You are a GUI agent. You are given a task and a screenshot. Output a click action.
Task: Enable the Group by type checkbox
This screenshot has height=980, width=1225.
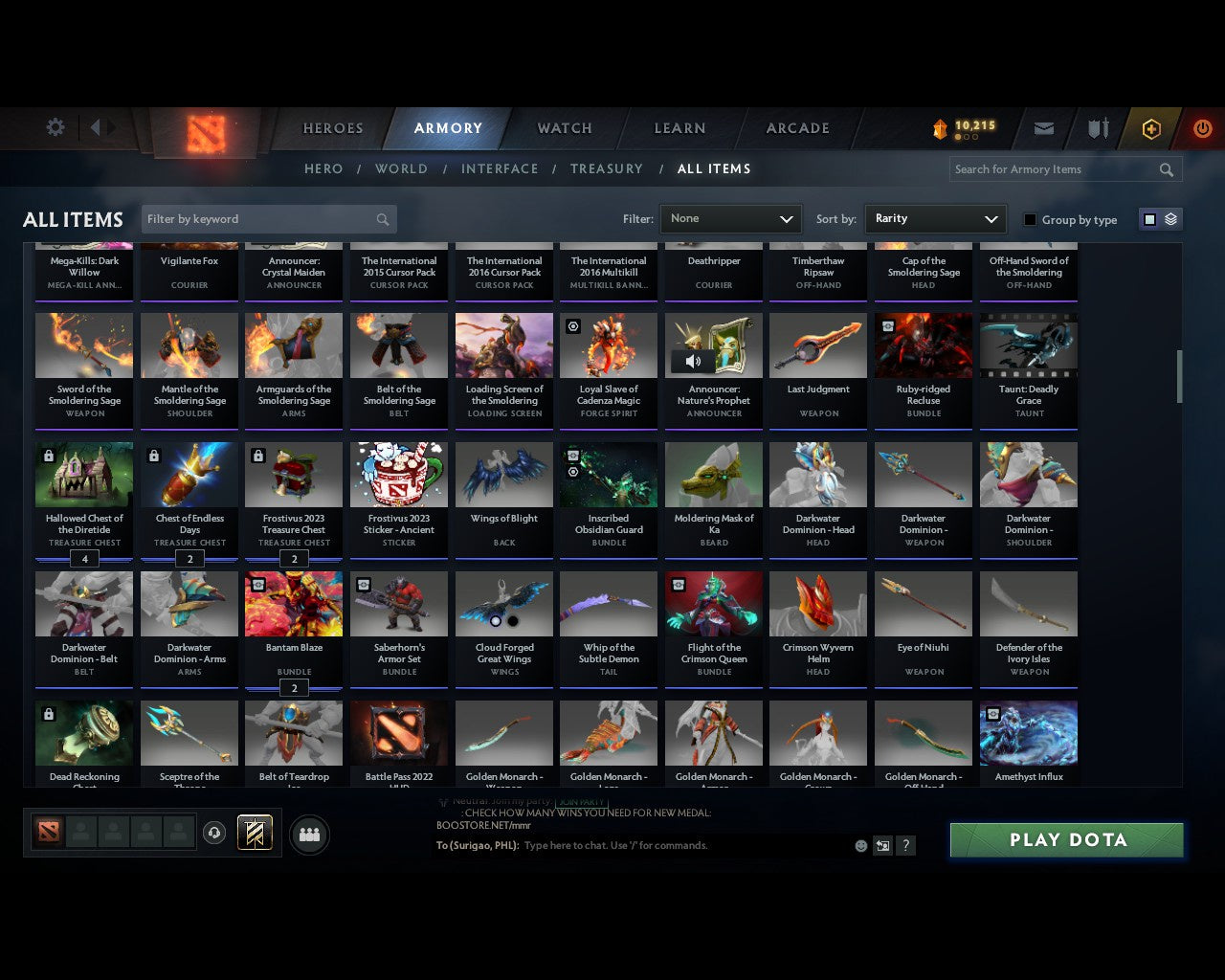click(1030, 219)
